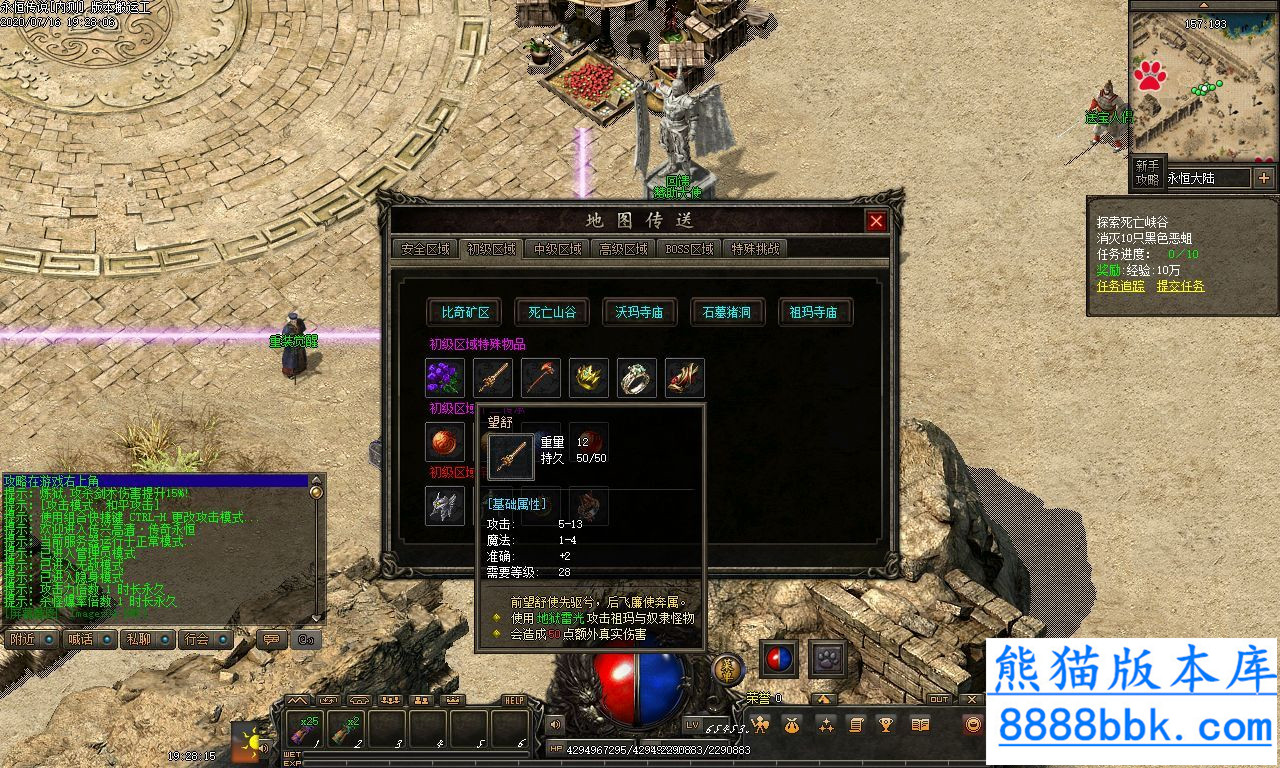The height and width of the screenshot is (768, 1280).
Task: Click the 任务追踪 quest tracking link
Action: click(x=1121, y=286)
